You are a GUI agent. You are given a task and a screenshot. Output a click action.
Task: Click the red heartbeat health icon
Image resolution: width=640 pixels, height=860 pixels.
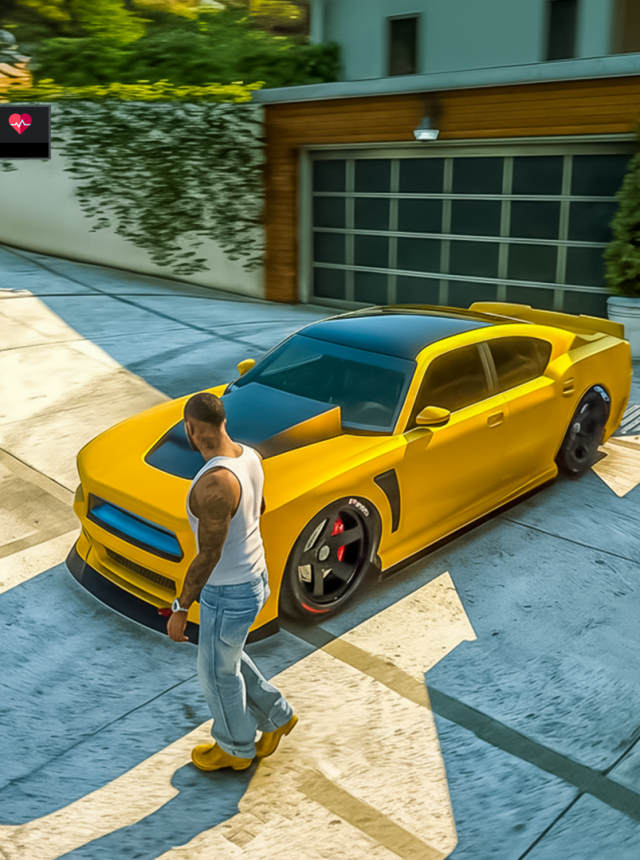tap(20, 123)
